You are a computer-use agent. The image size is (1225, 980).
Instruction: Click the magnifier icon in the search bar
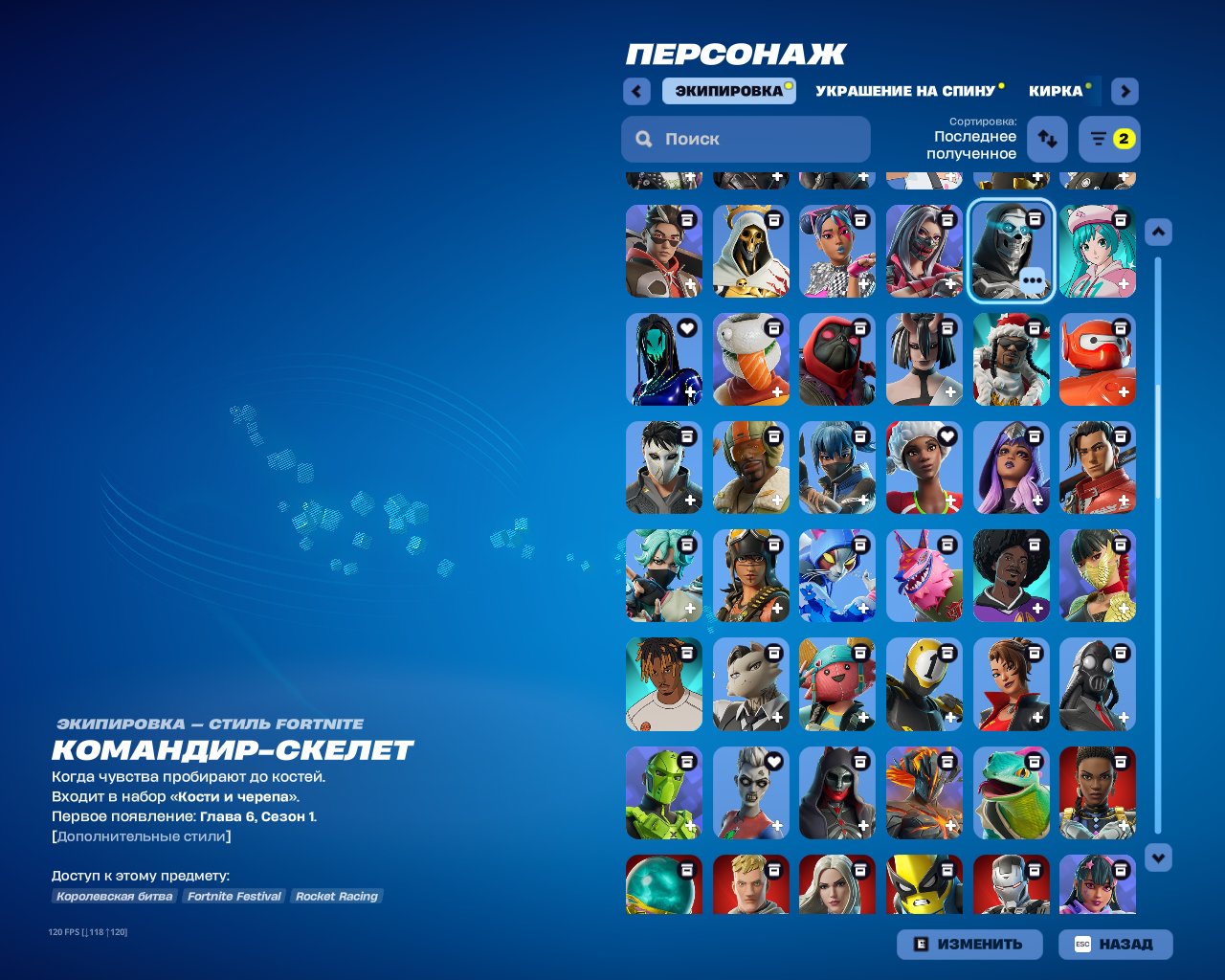tap(643, 139)
